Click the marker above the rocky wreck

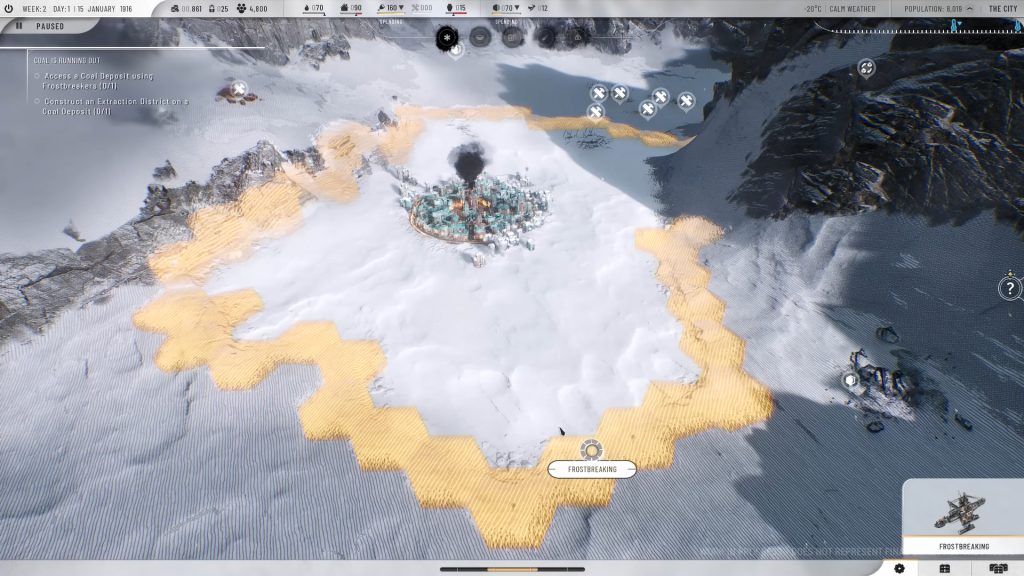point(851,380)
